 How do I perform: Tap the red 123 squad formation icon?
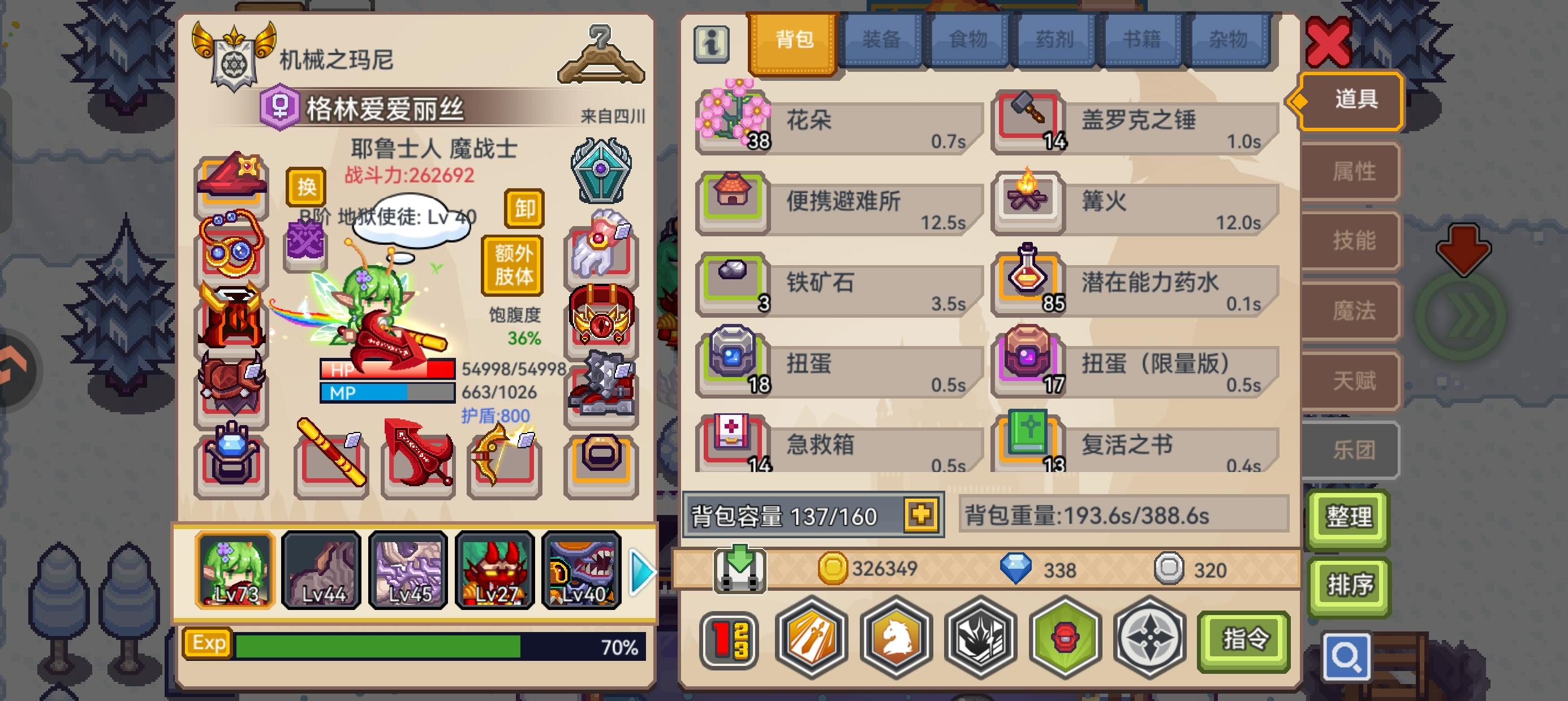(729, 641)
